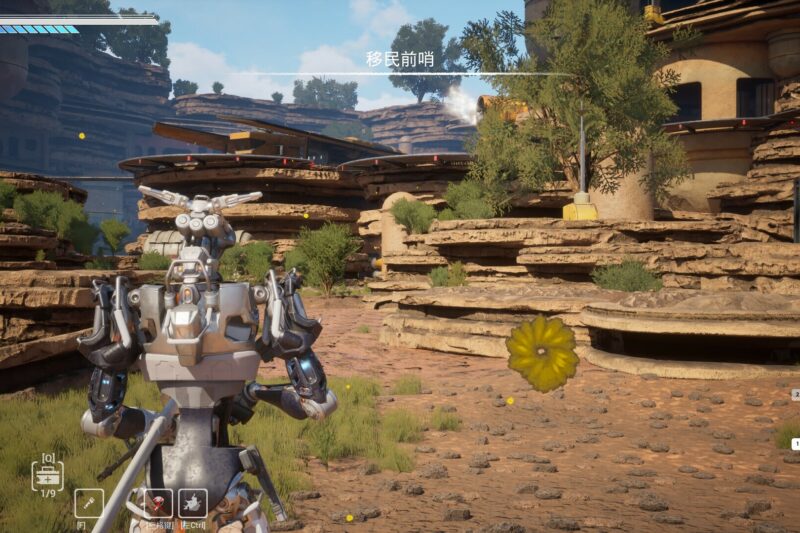The height and width of the screenshot is (533, 800).
Task: Trigger the red crossed-out ability icon
Action: pos(157,502)
